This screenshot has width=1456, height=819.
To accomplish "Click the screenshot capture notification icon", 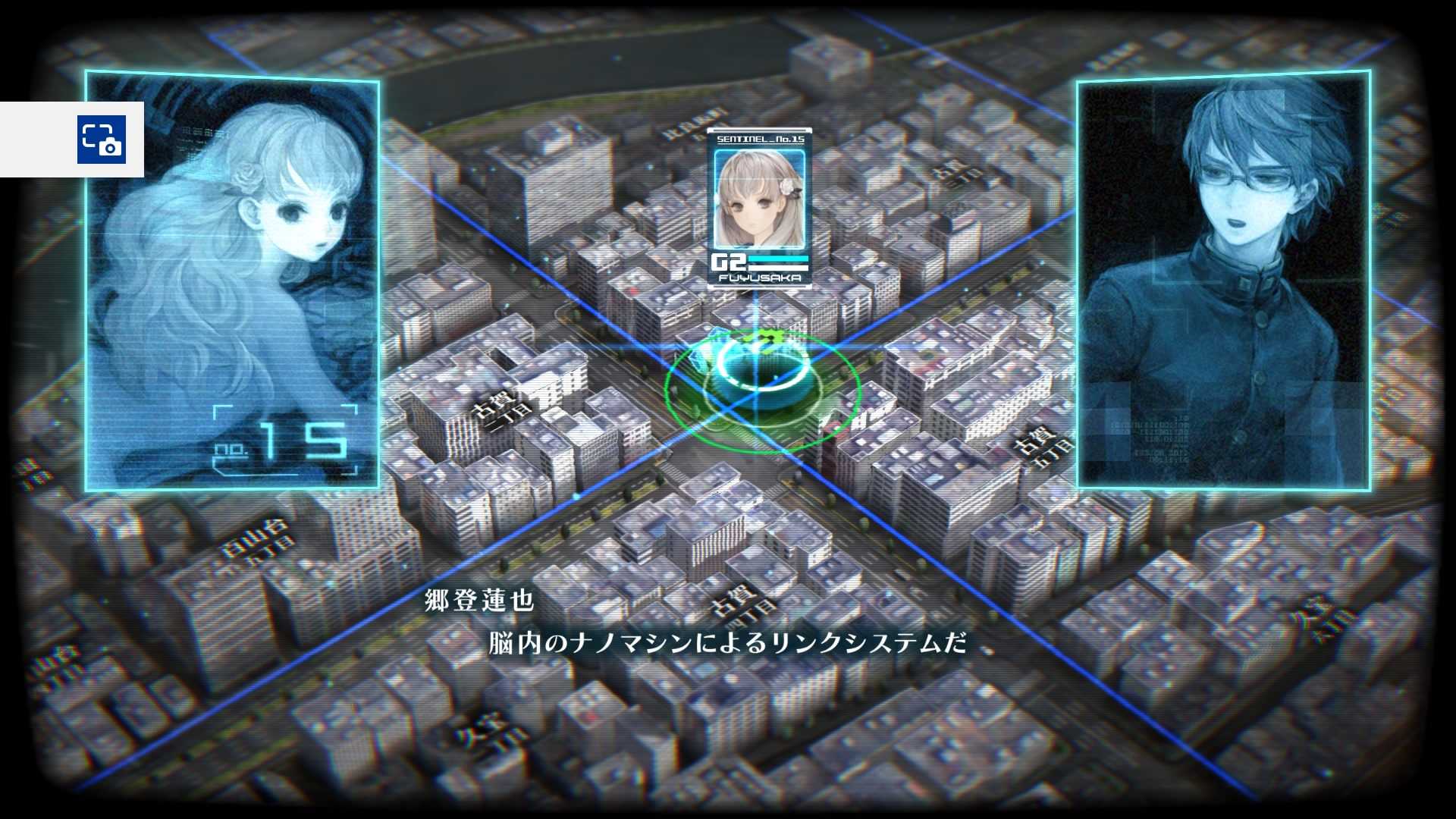I will coord(101,140).
